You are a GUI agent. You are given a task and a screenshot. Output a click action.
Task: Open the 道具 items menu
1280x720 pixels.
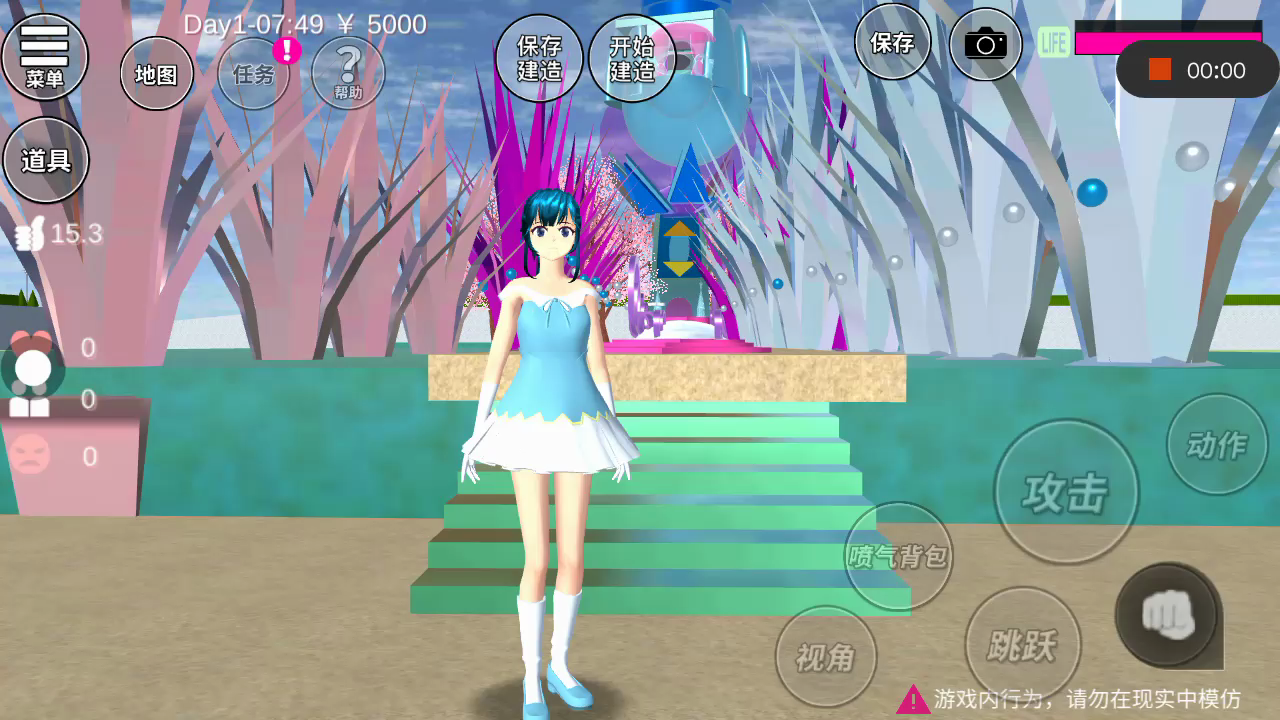(46, 160)
